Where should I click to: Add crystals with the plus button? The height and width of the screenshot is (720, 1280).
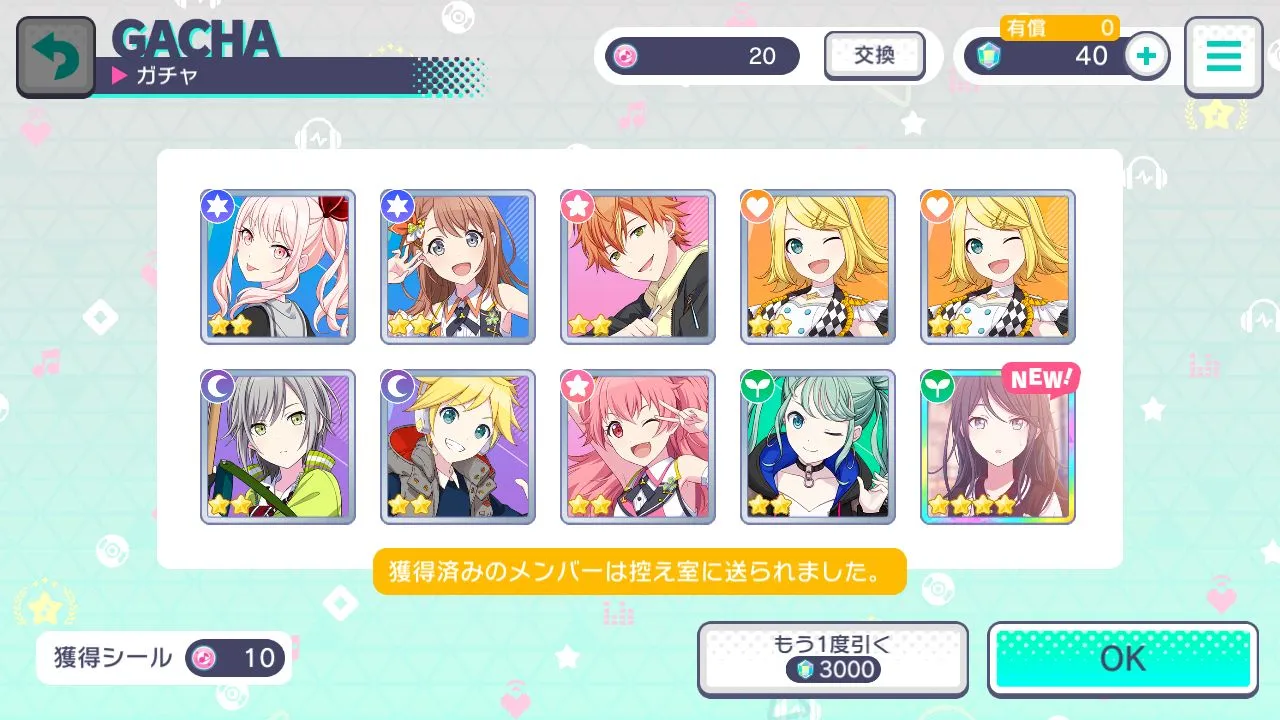[1147, 56]
